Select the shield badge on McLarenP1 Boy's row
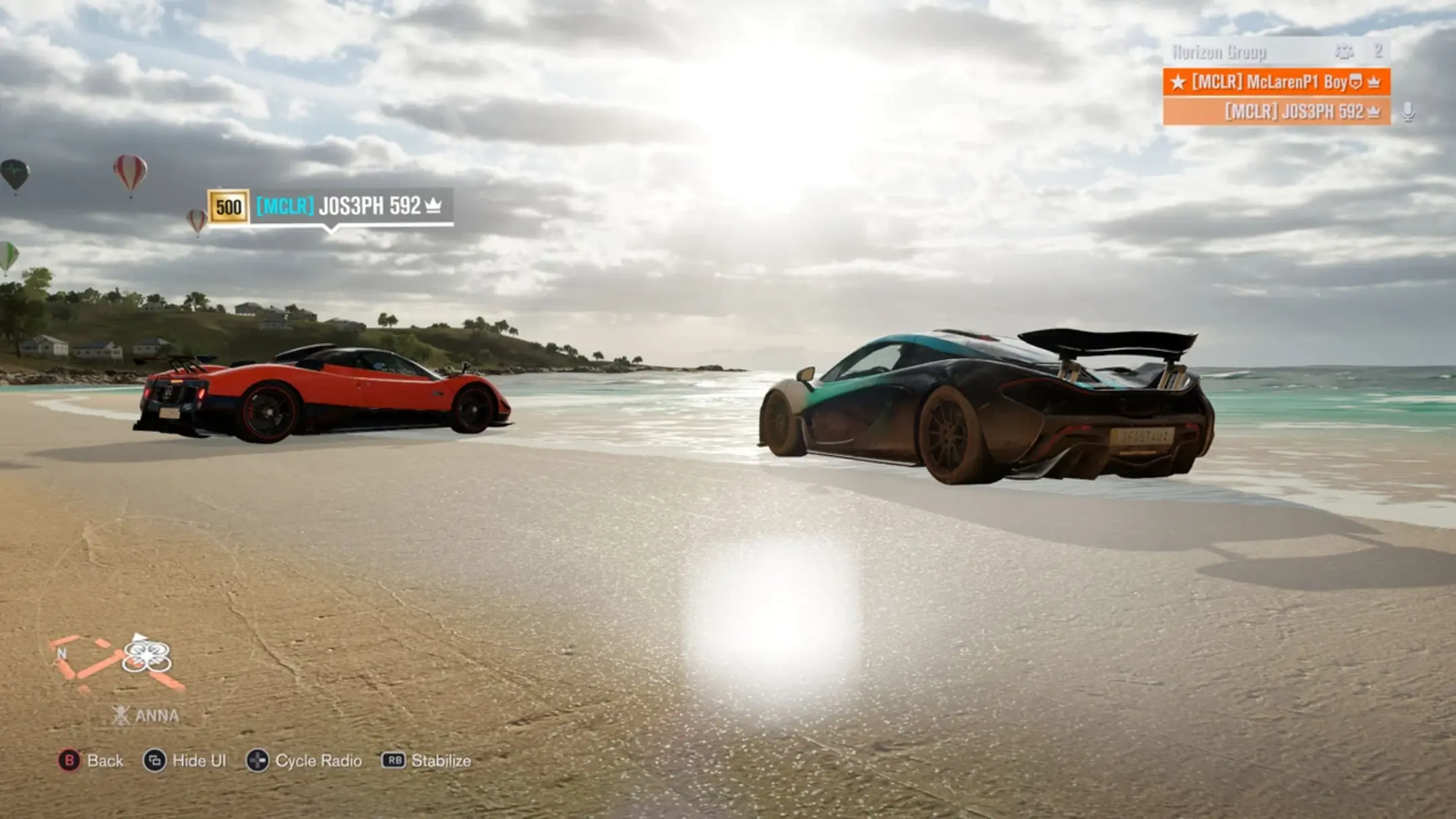Image resolution: width=1456 pixels, height=819 pixels. point(1357,82)
